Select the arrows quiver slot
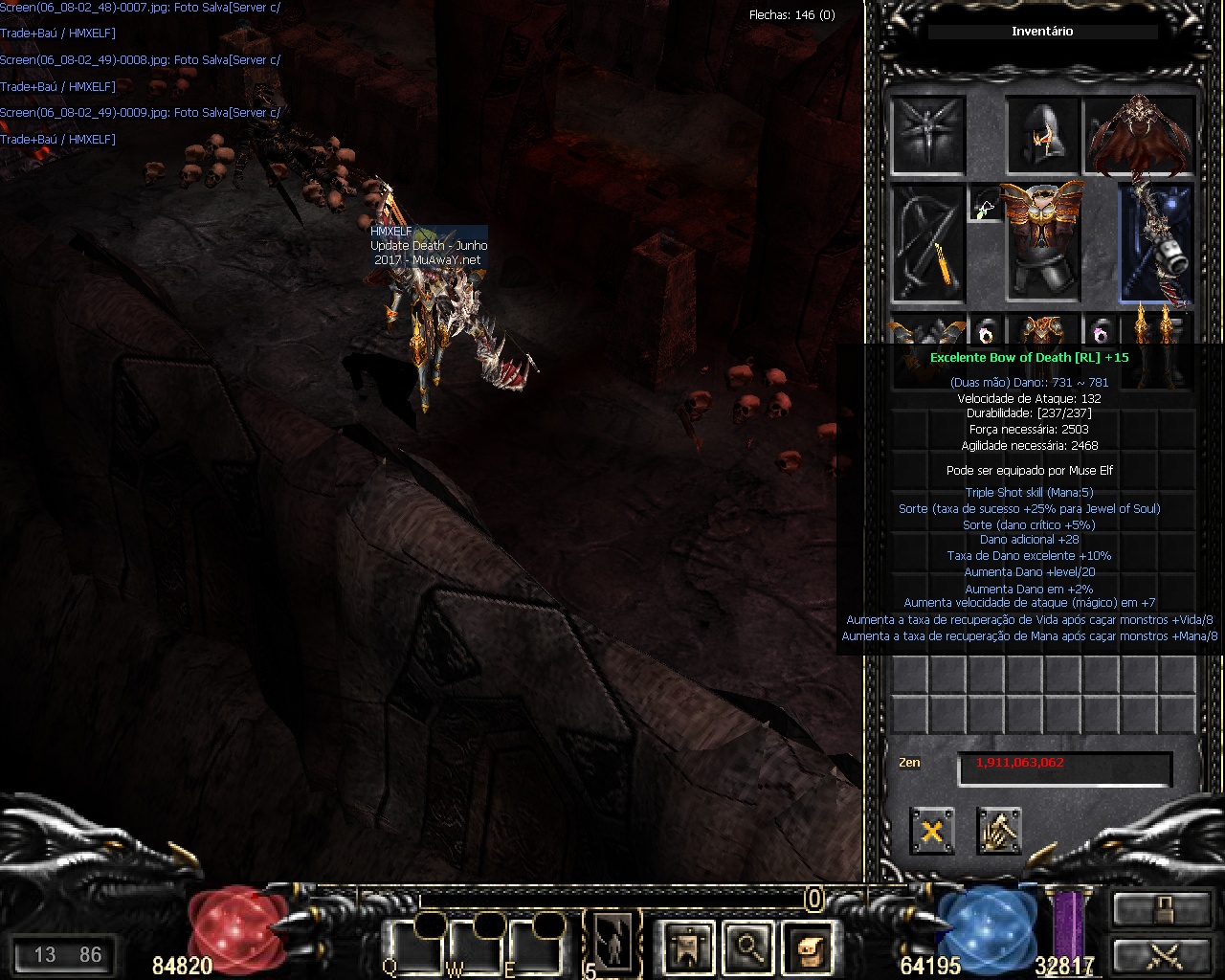 pos(927,243)
